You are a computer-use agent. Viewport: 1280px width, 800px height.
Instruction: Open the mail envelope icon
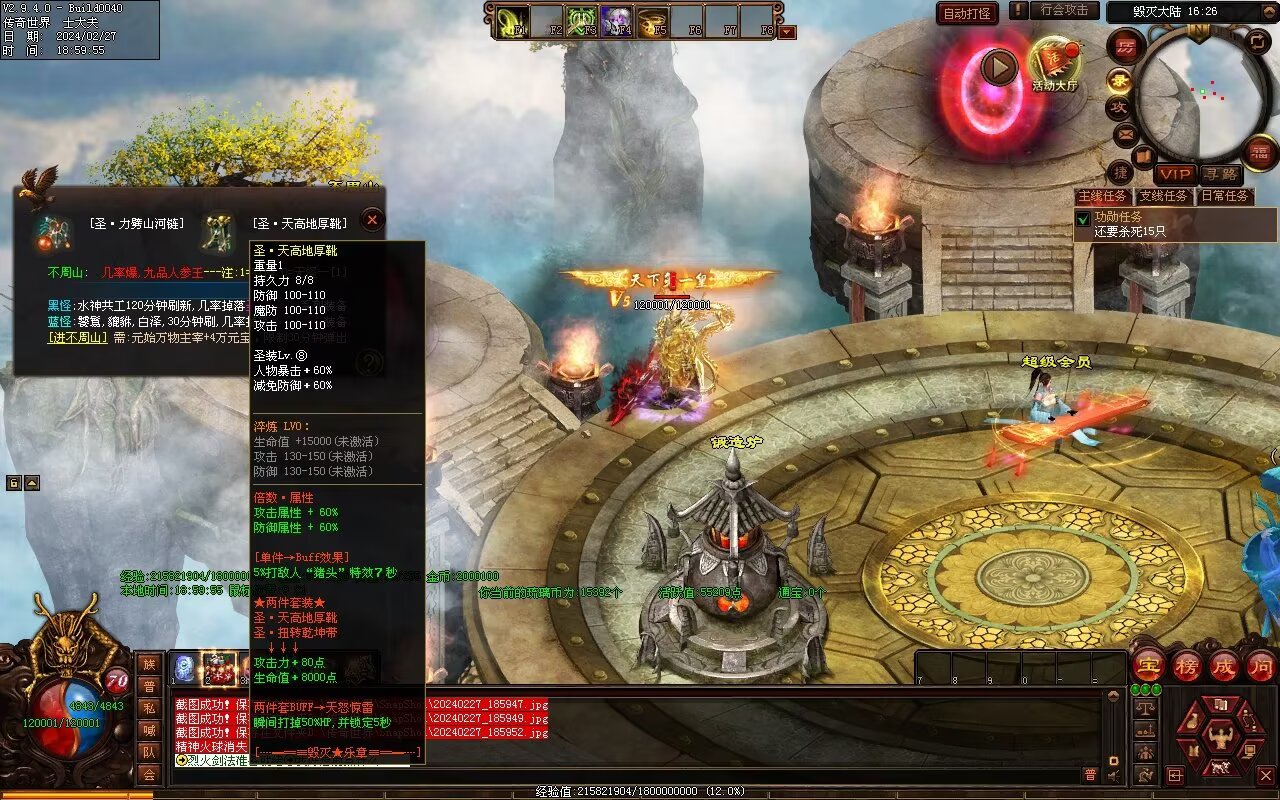1125,132
